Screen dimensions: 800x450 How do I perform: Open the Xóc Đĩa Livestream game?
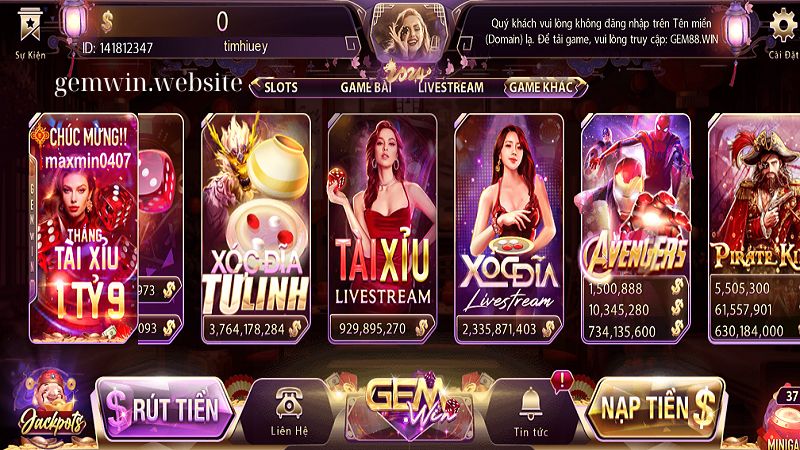pos(509,225)
